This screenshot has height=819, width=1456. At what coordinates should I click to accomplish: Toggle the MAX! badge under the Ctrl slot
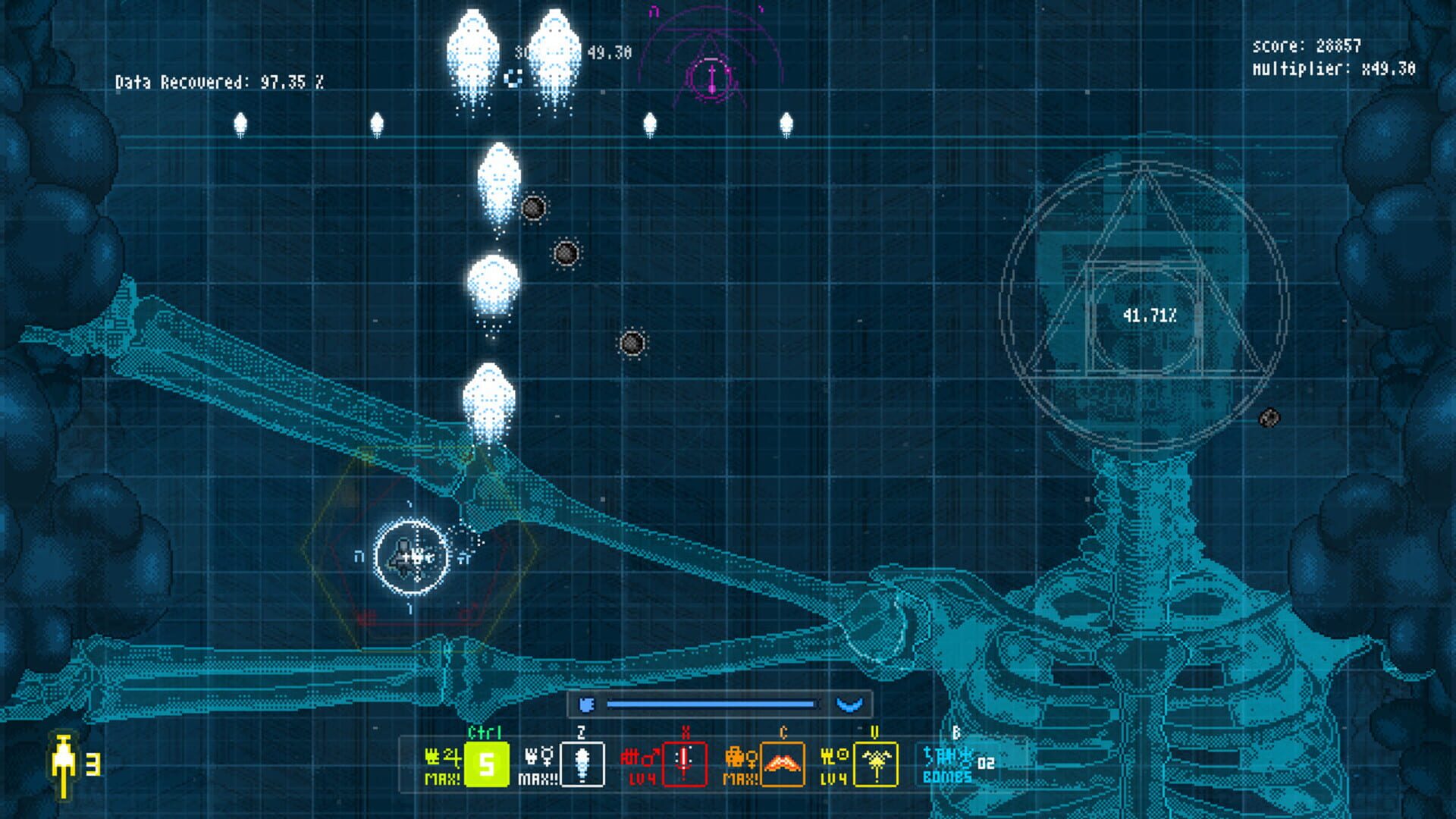click(441, 777)
